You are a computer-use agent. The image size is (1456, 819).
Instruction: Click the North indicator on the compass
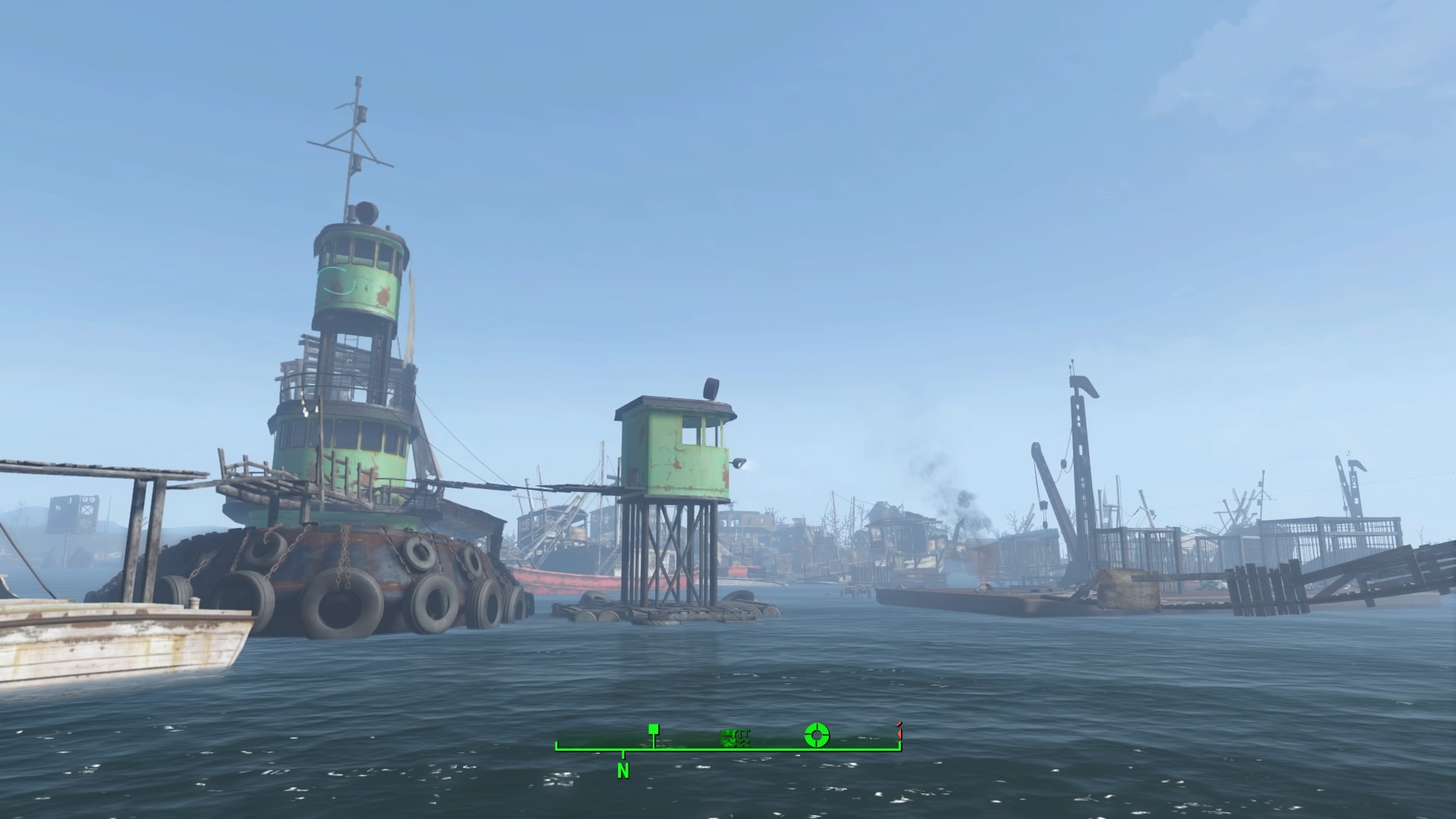(623, 771)
